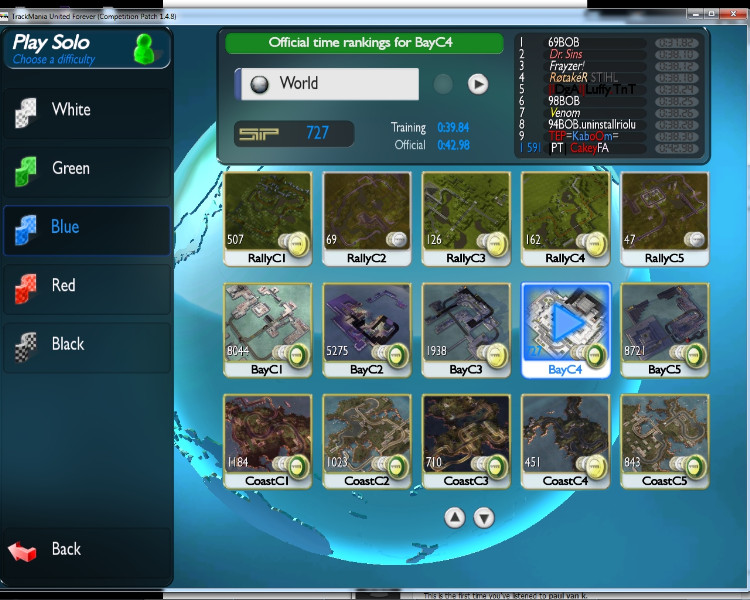
Task: Click the World rankings zone selector
Action: tap(327, 84)
